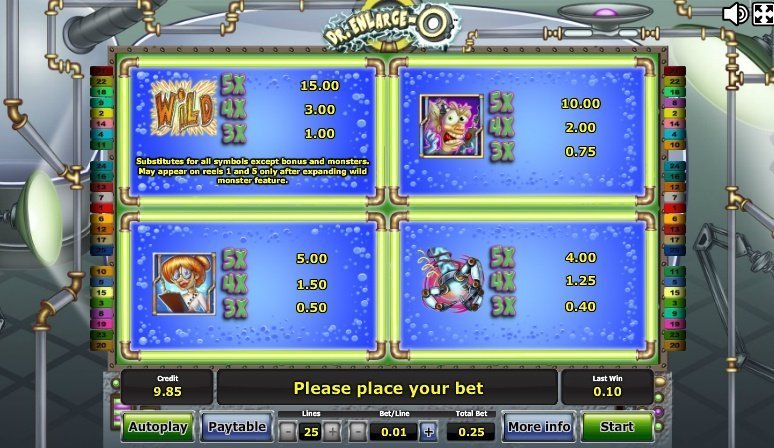774x448 pixels.
Task: Raise the bet per line
Action: 429,431
